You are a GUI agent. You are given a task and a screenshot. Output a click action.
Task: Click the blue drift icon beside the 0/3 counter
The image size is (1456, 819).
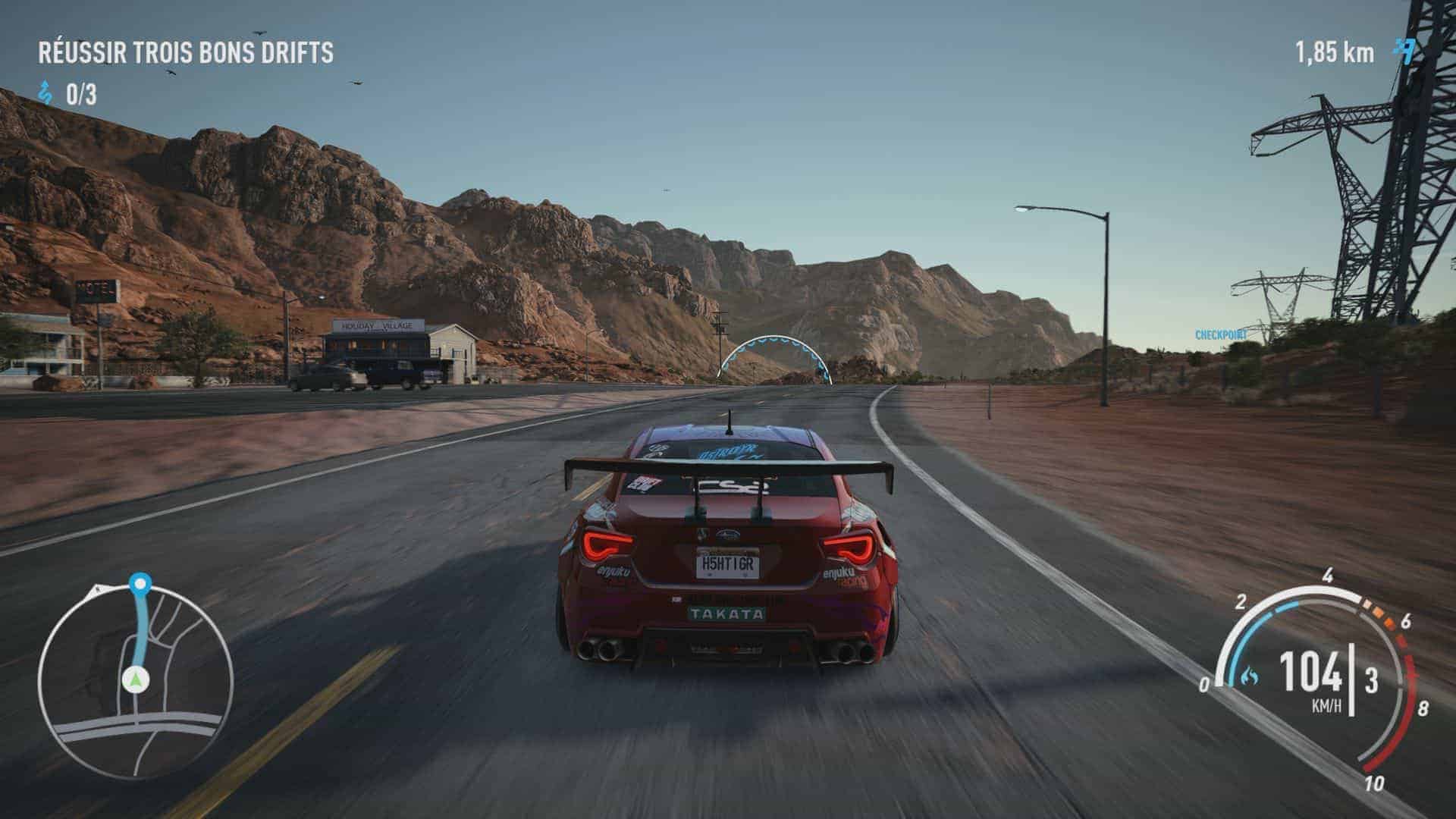[x=47, y=95]
